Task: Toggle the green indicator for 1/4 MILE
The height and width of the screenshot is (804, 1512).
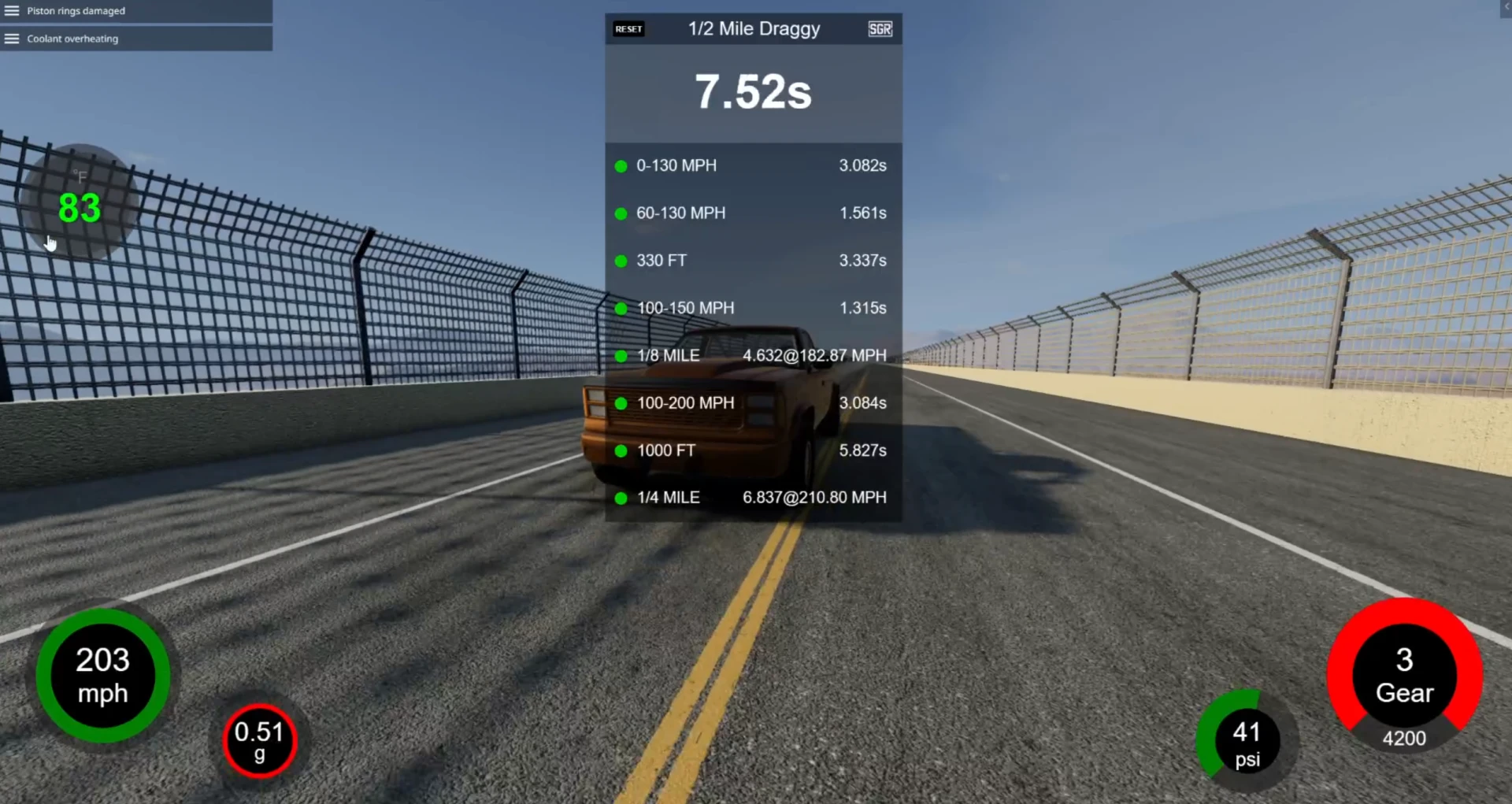Action: coord(621,498)
